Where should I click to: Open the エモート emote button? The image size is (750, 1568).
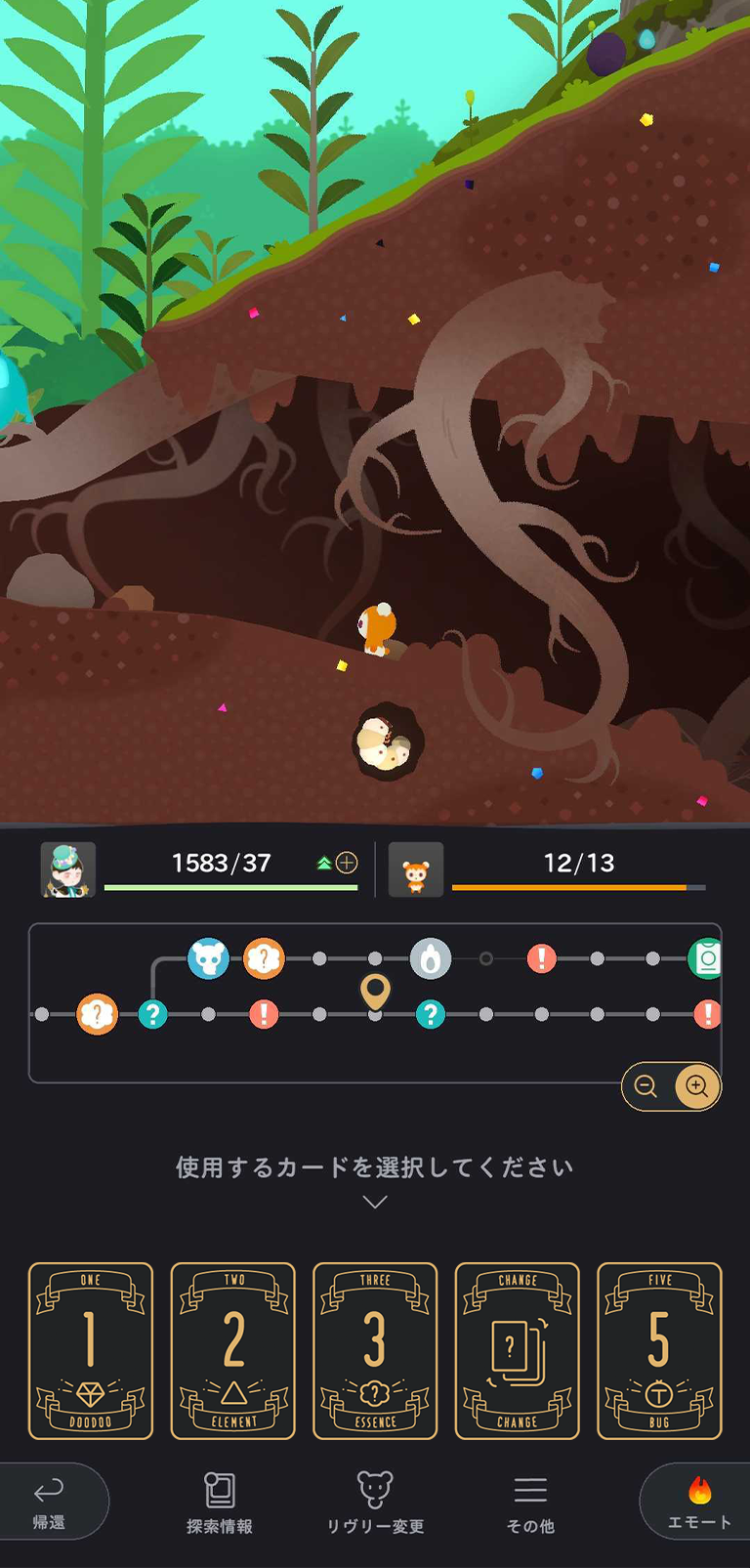[x=698, y=1502]
